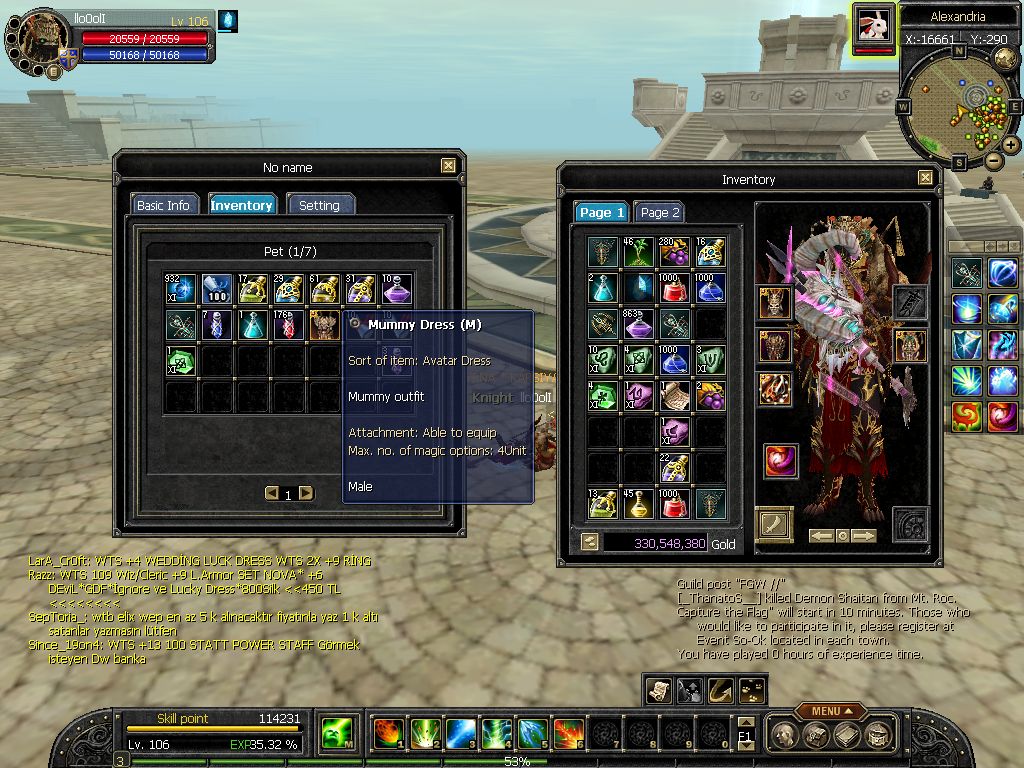Screen dimensions: 1024x768
Task: Click the sort button beside the gold amount
Action: point(589,542)
